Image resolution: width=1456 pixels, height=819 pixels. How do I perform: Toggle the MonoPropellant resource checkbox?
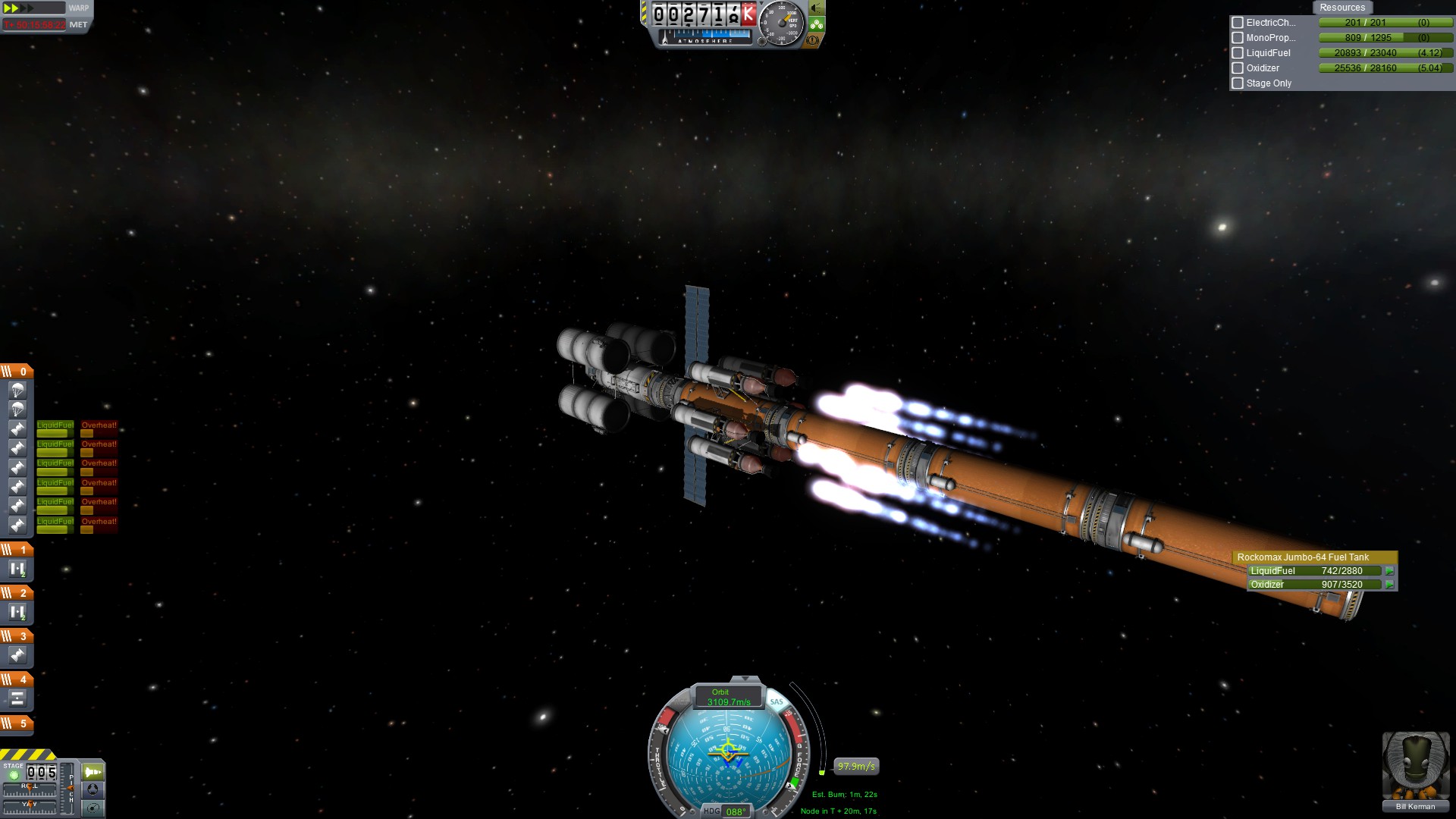coord(1238,38)
